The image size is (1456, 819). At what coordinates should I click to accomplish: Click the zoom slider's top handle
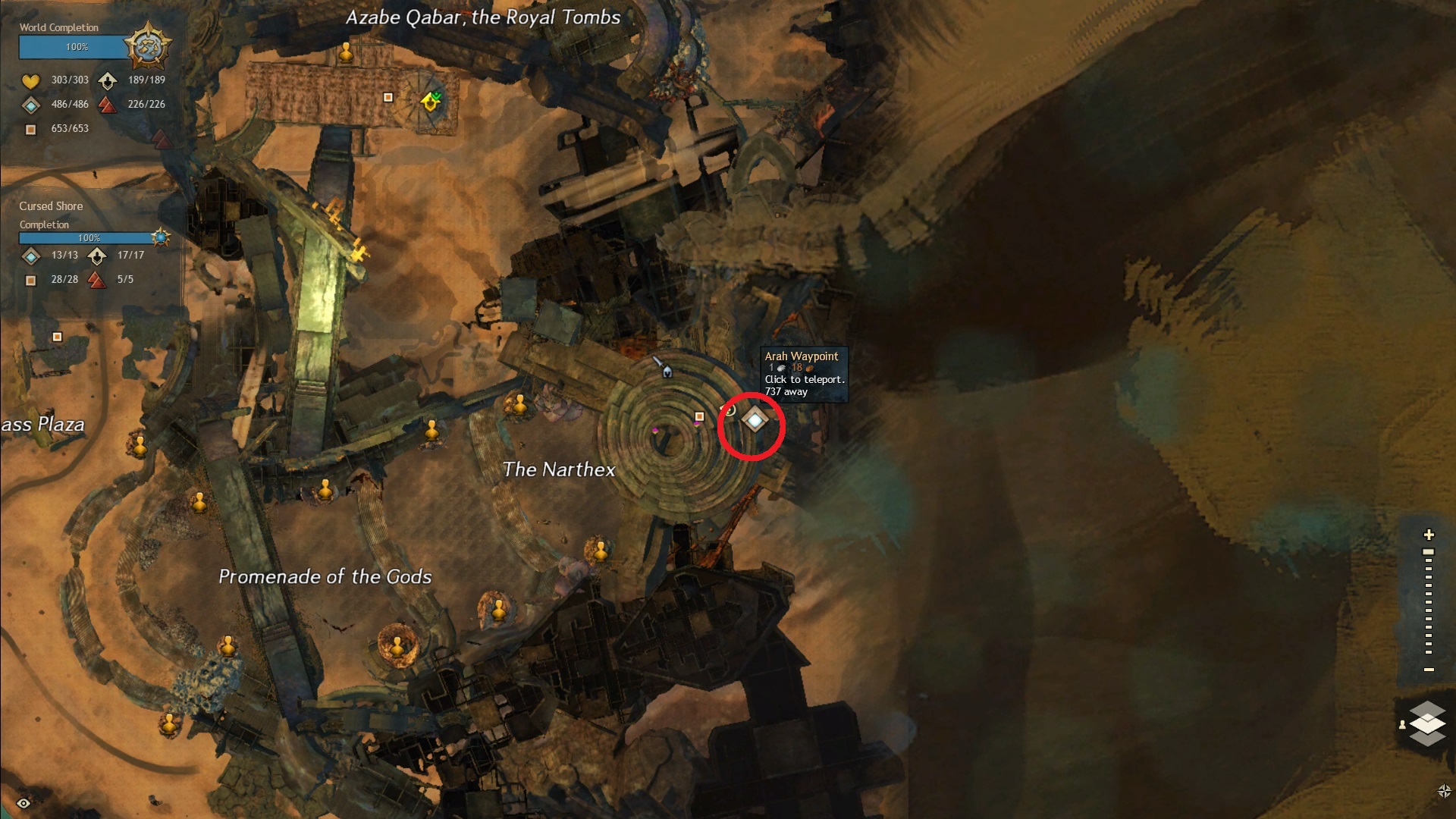(1429, 552)
